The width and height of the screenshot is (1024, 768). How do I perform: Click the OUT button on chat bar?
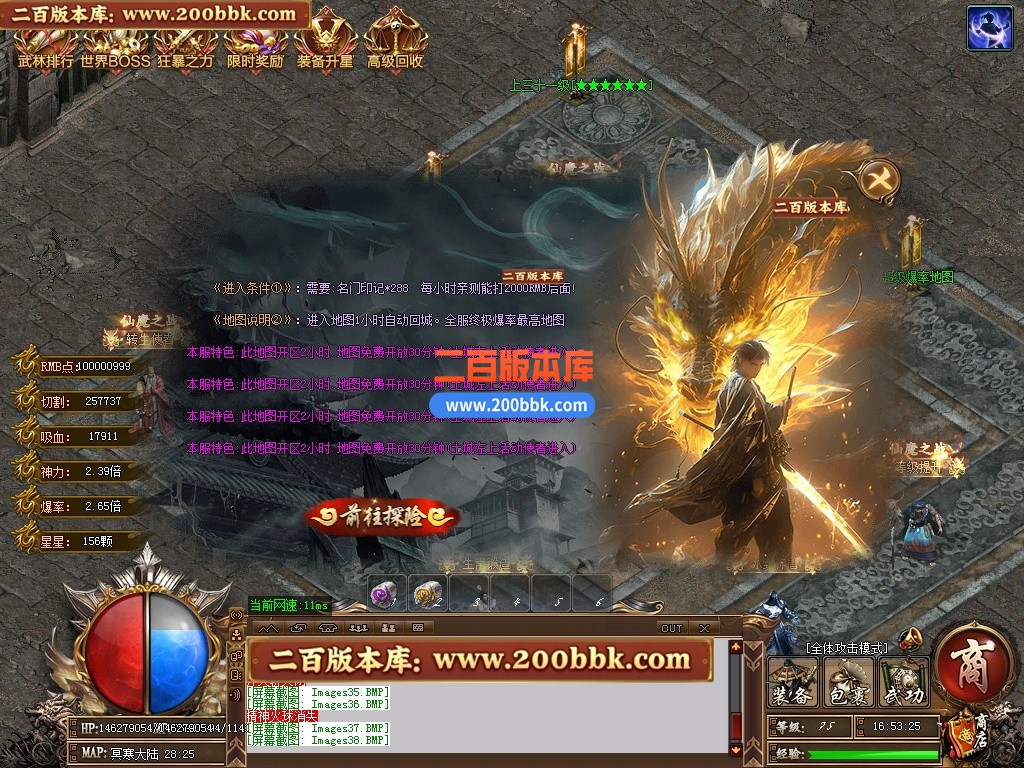[x=671, y=628]
